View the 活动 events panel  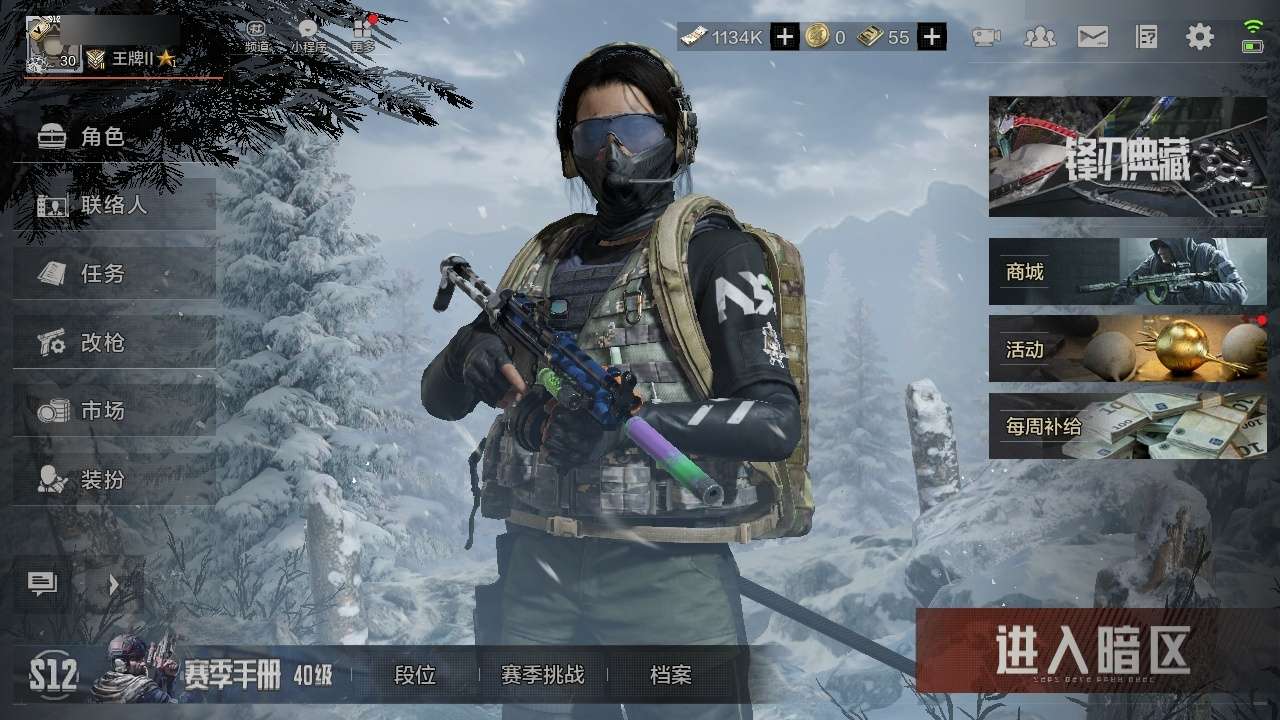pos(1127,349)
